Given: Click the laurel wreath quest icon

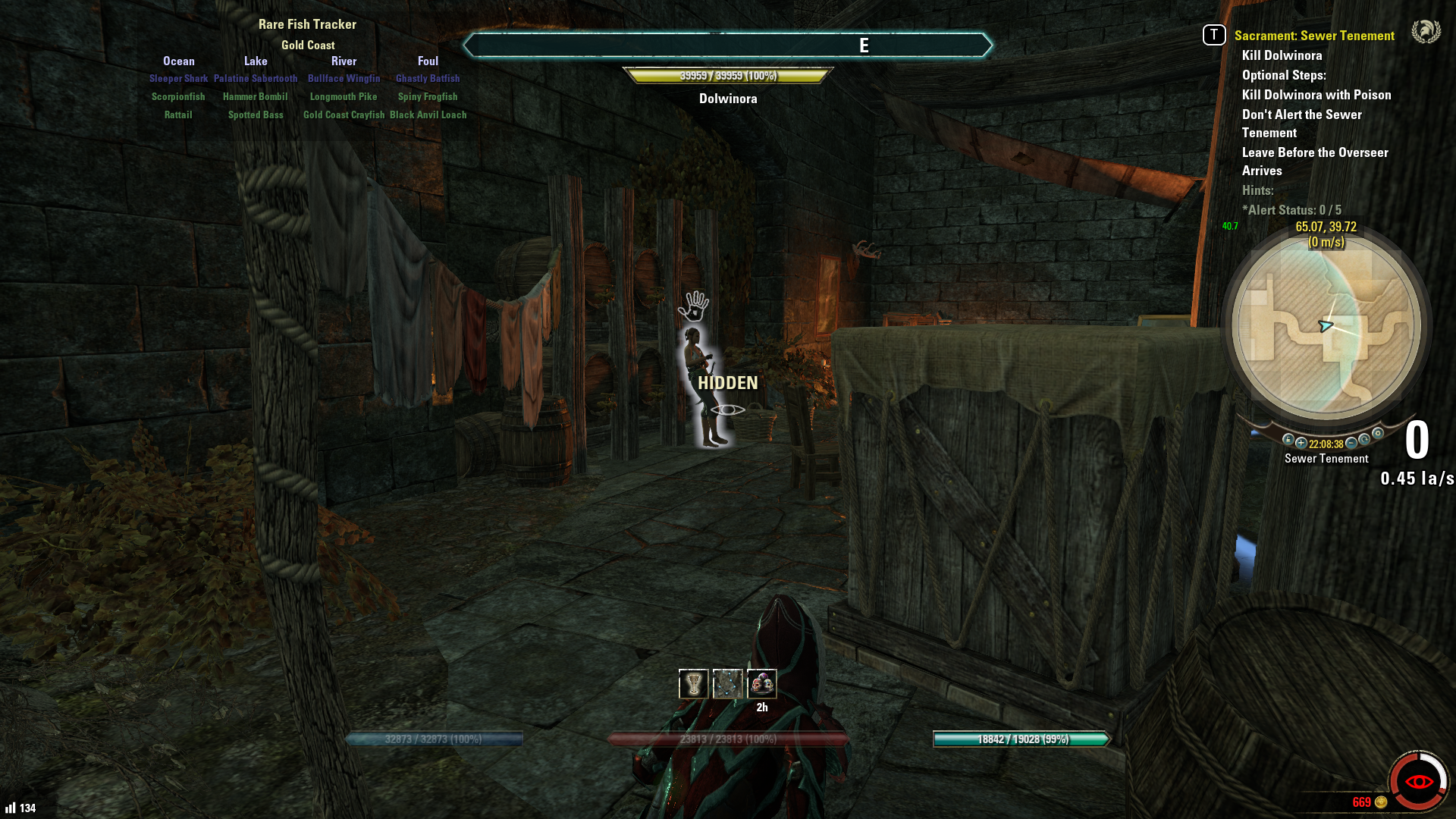Looking at the screenshot, I should click(1426, 32).
